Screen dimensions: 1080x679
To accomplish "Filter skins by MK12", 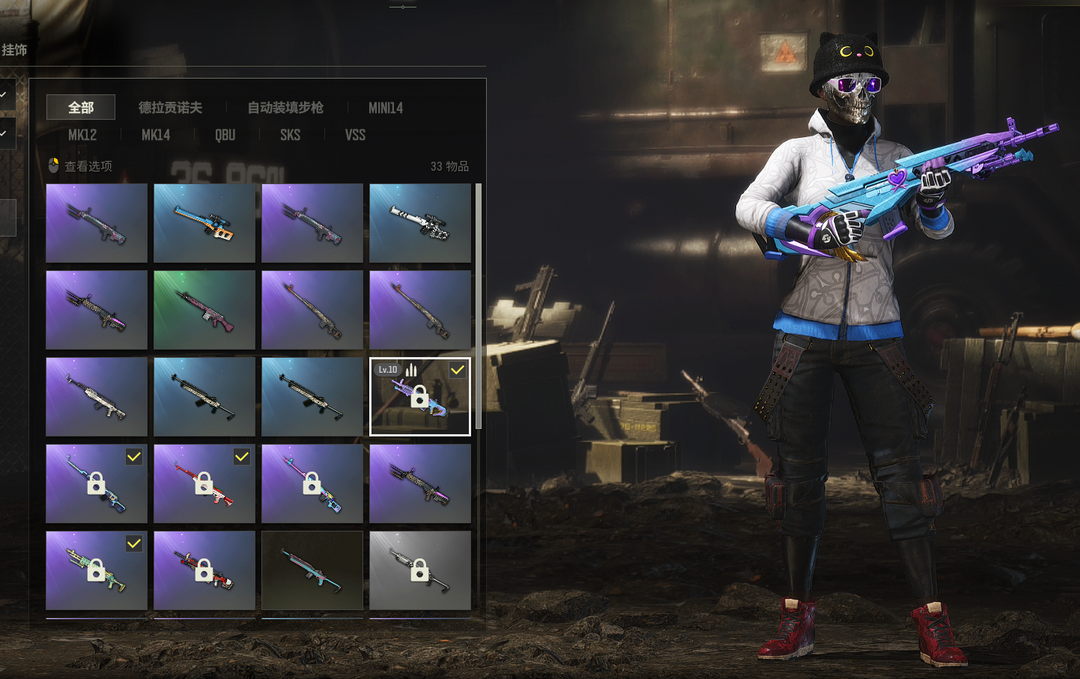I will (x=82, y=134).
